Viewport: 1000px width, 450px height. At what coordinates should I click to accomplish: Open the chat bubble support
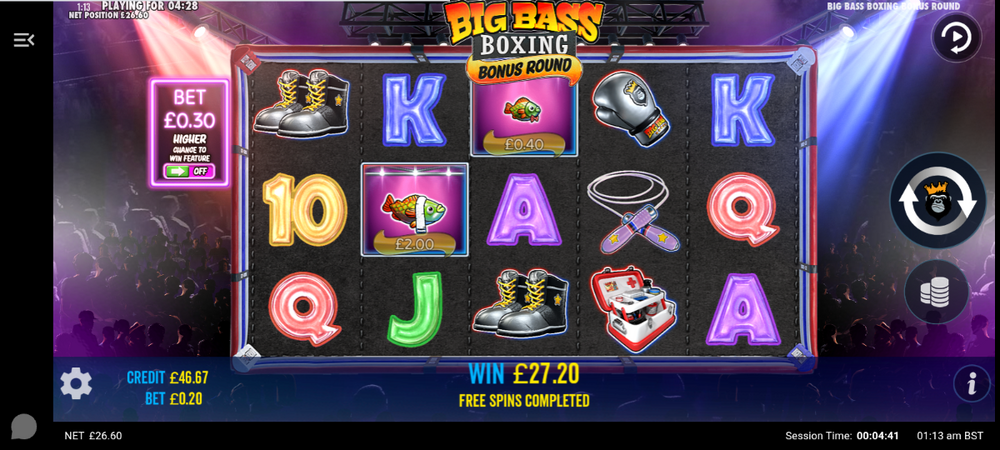pos(24,427)
